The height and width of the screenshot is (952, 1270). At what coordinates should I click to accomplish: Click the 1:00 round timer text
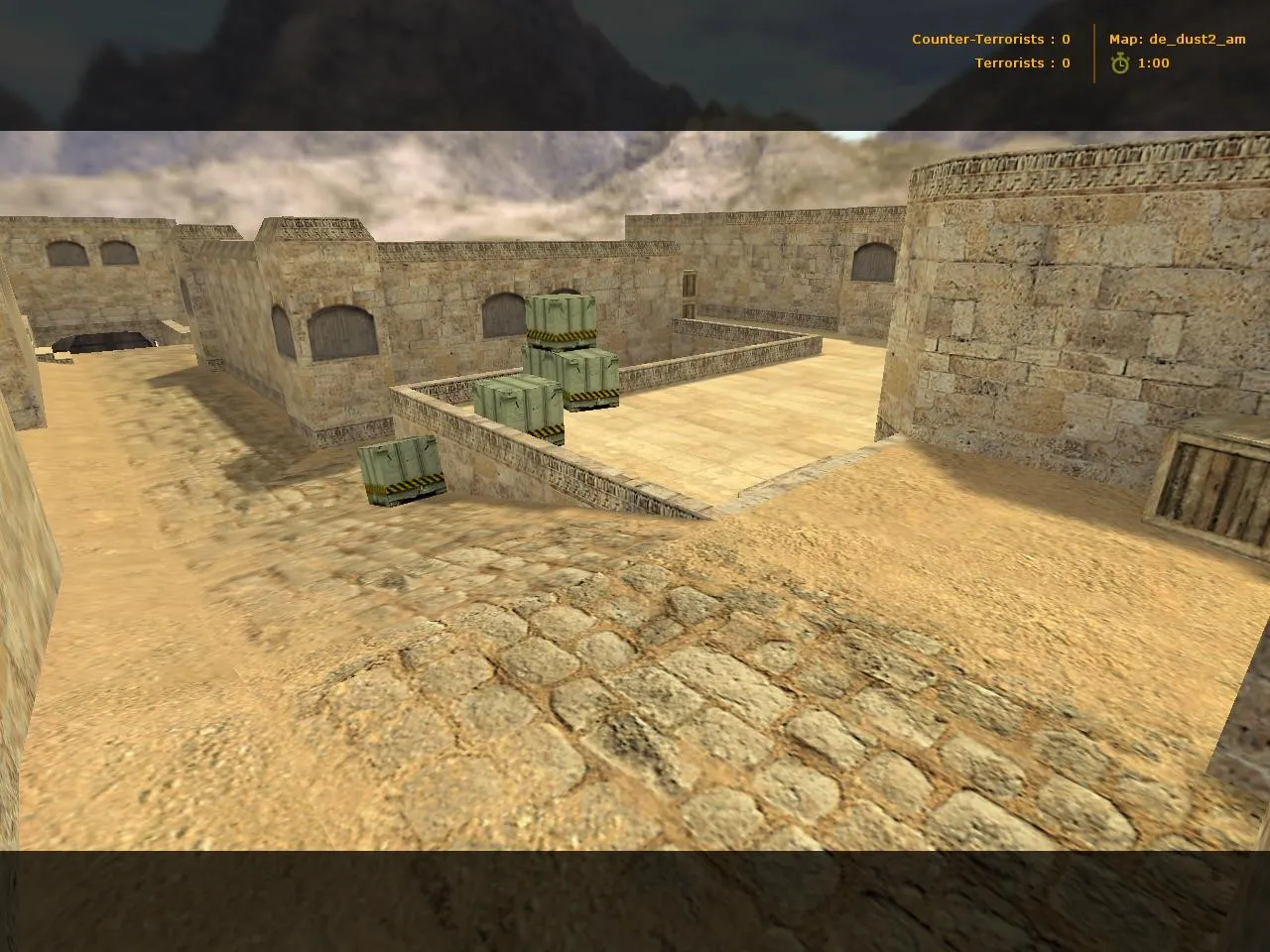(1153, 61)
